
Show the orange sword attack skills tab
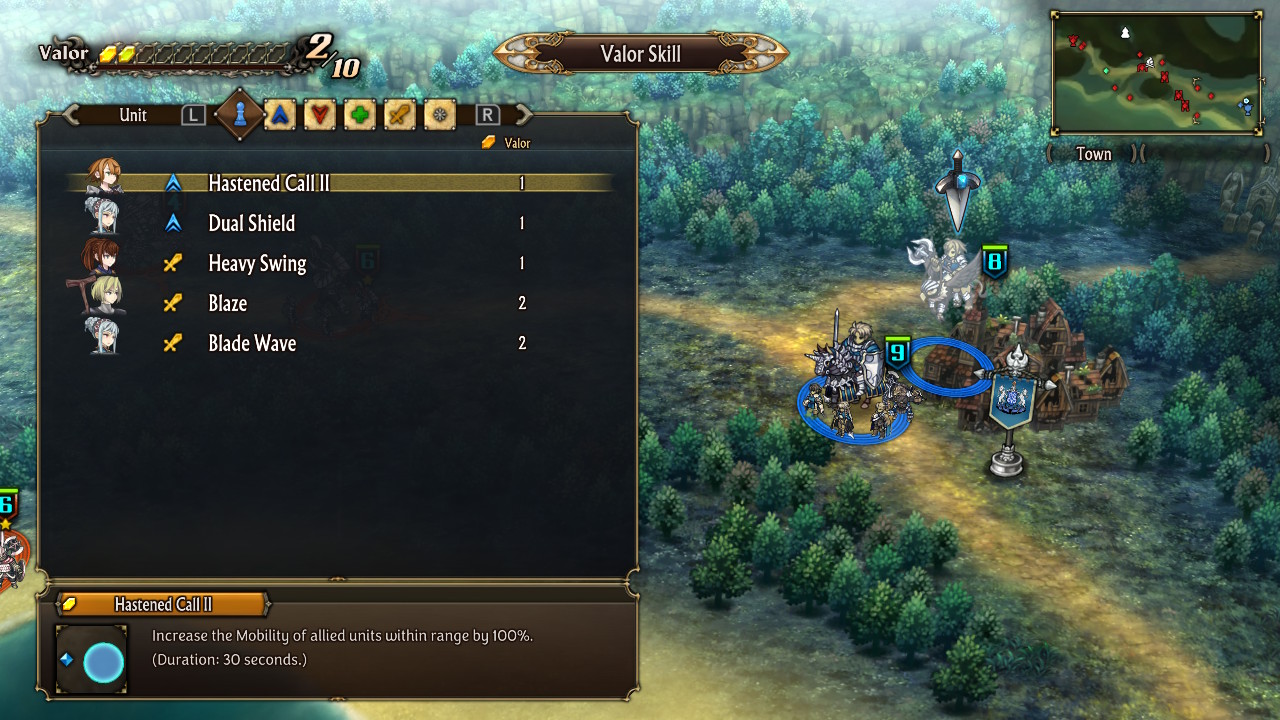coord(400,115)
